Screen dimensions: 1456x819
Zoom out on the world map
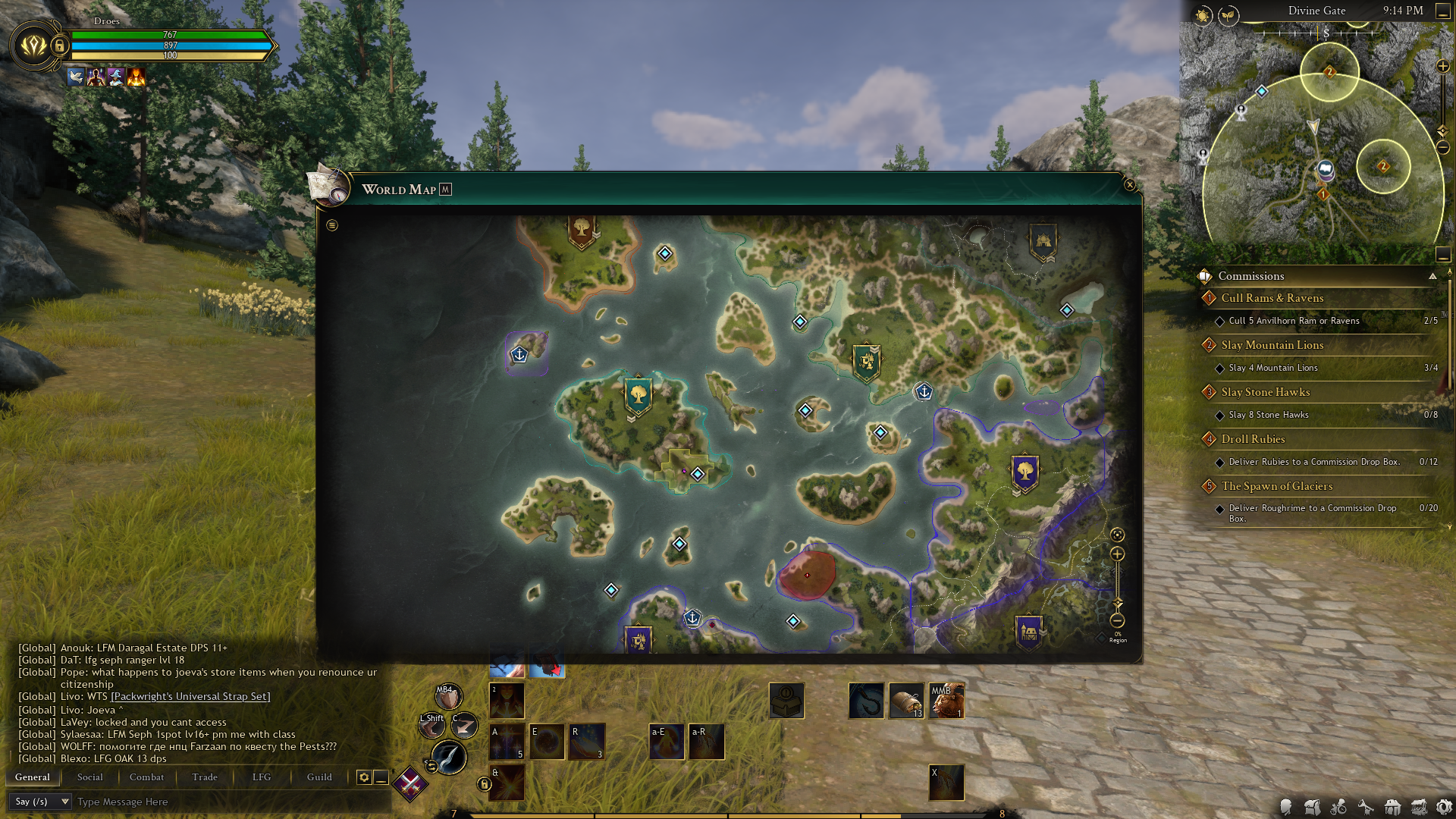point(1117,620)
